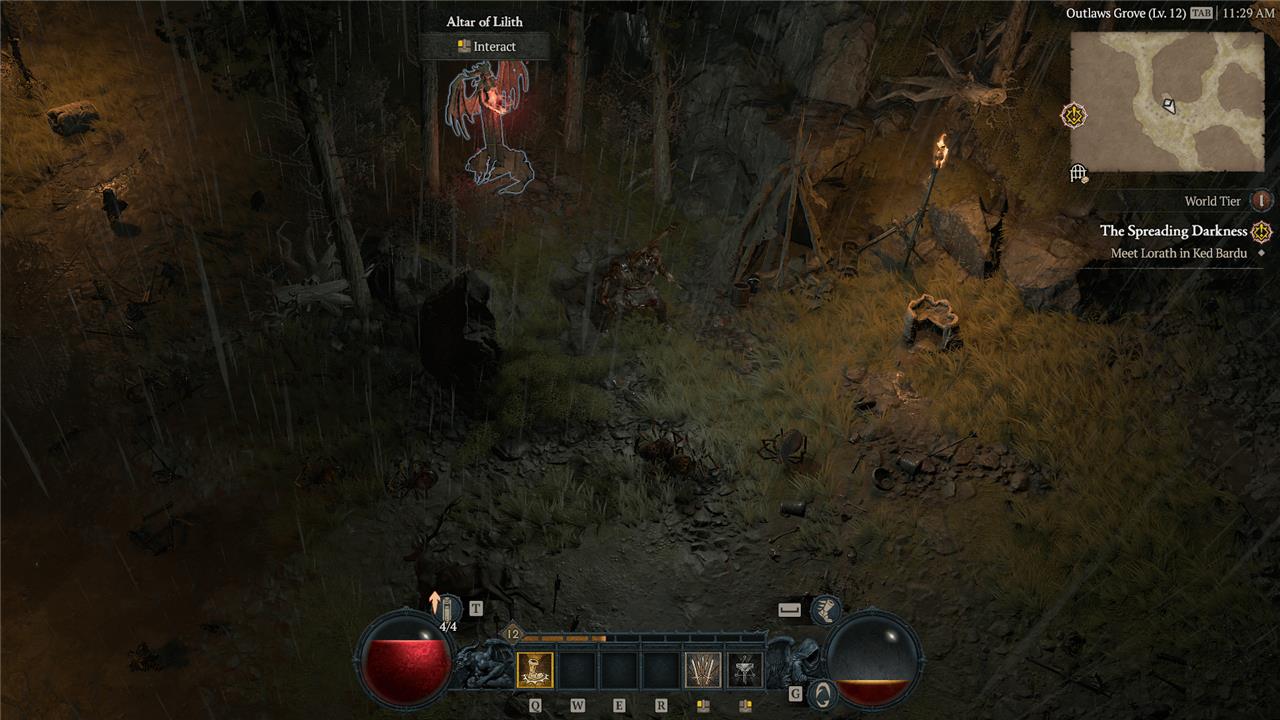Open the minimap of Outlaws Grove
Viewport: 1280px width, 720px height.
1167,101
